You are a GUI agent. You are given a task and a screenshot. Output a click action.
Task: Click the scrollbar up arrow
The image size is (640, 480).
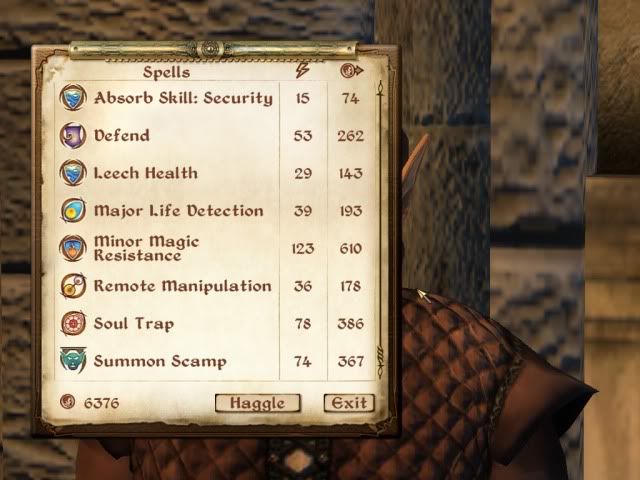(x=380, y=92)
